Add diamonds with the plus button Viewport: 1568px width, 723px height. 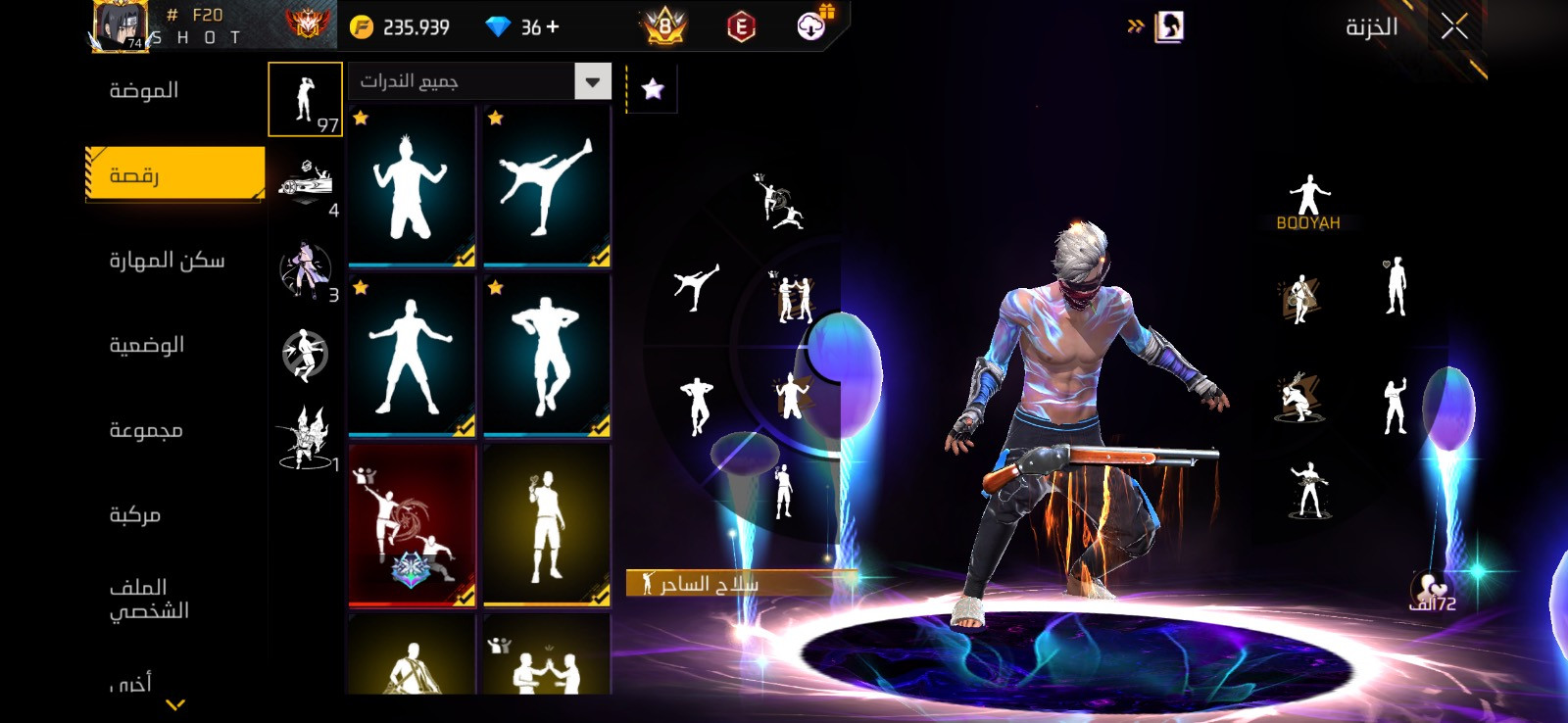(x=554, y=27)
